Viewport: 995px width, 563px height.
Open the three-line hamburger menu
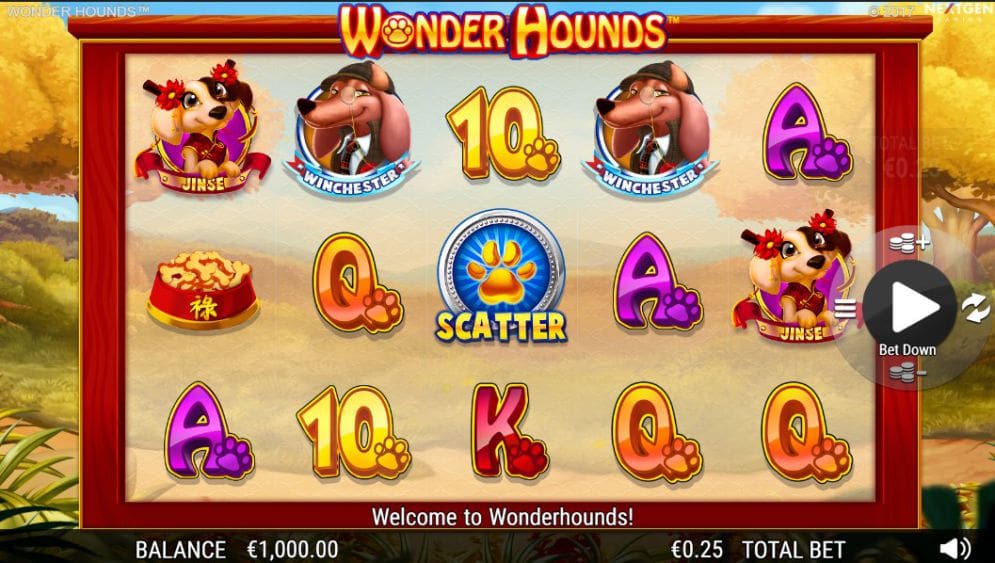coord(845,308)
